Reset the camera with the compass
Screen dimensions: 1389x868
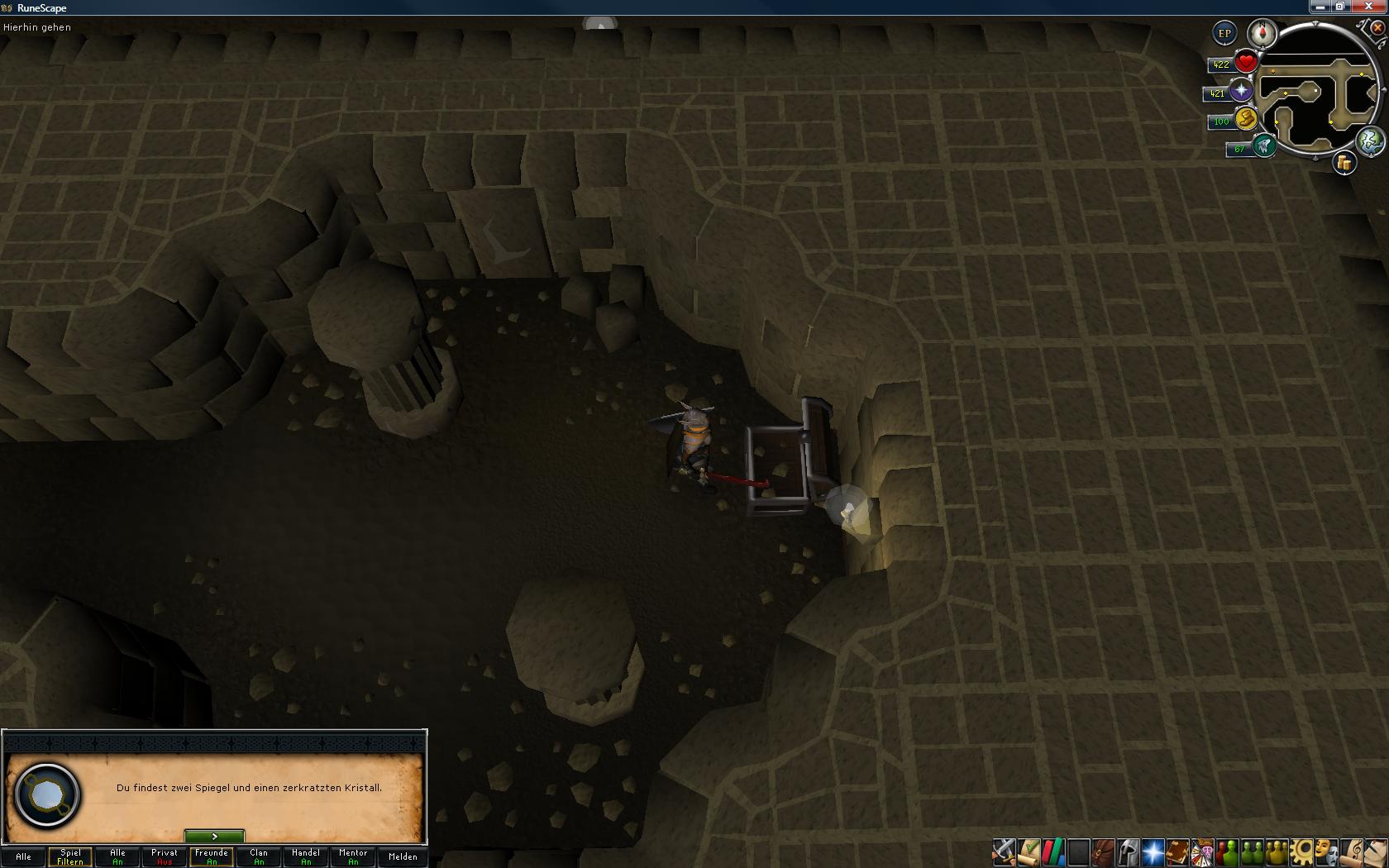[x=1263, y=34]
